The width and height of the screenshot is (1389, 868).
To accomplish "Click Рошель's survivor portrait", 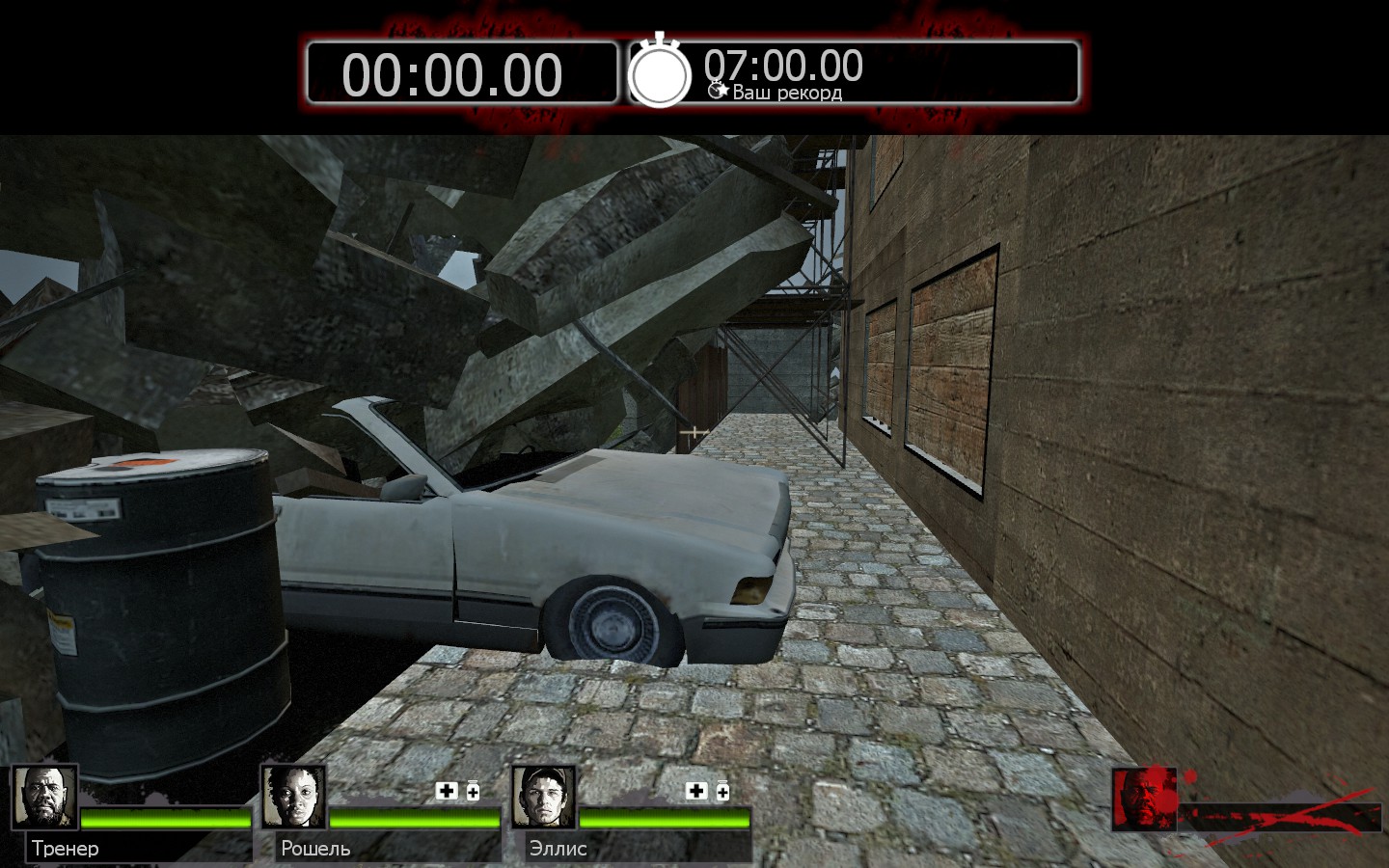I will (293, 798).
